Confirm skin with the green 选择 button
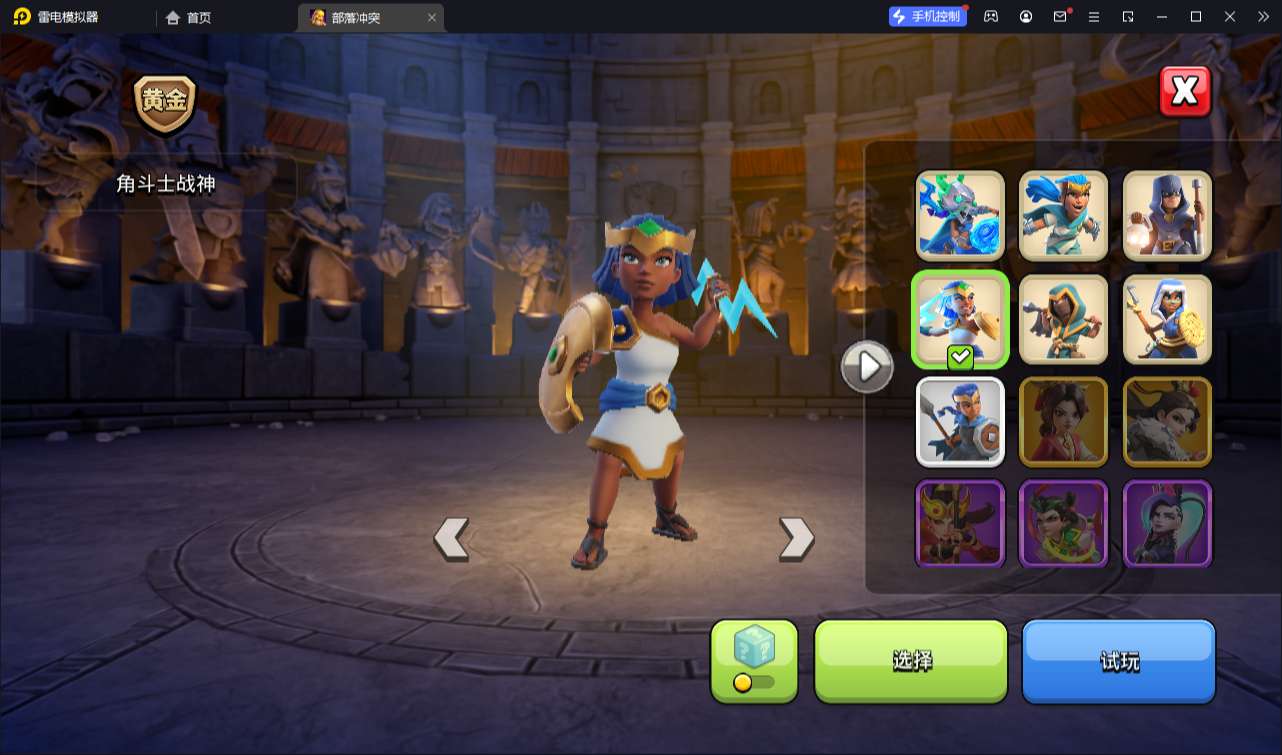The image size is (1282, 755). [x=911, y=660]
